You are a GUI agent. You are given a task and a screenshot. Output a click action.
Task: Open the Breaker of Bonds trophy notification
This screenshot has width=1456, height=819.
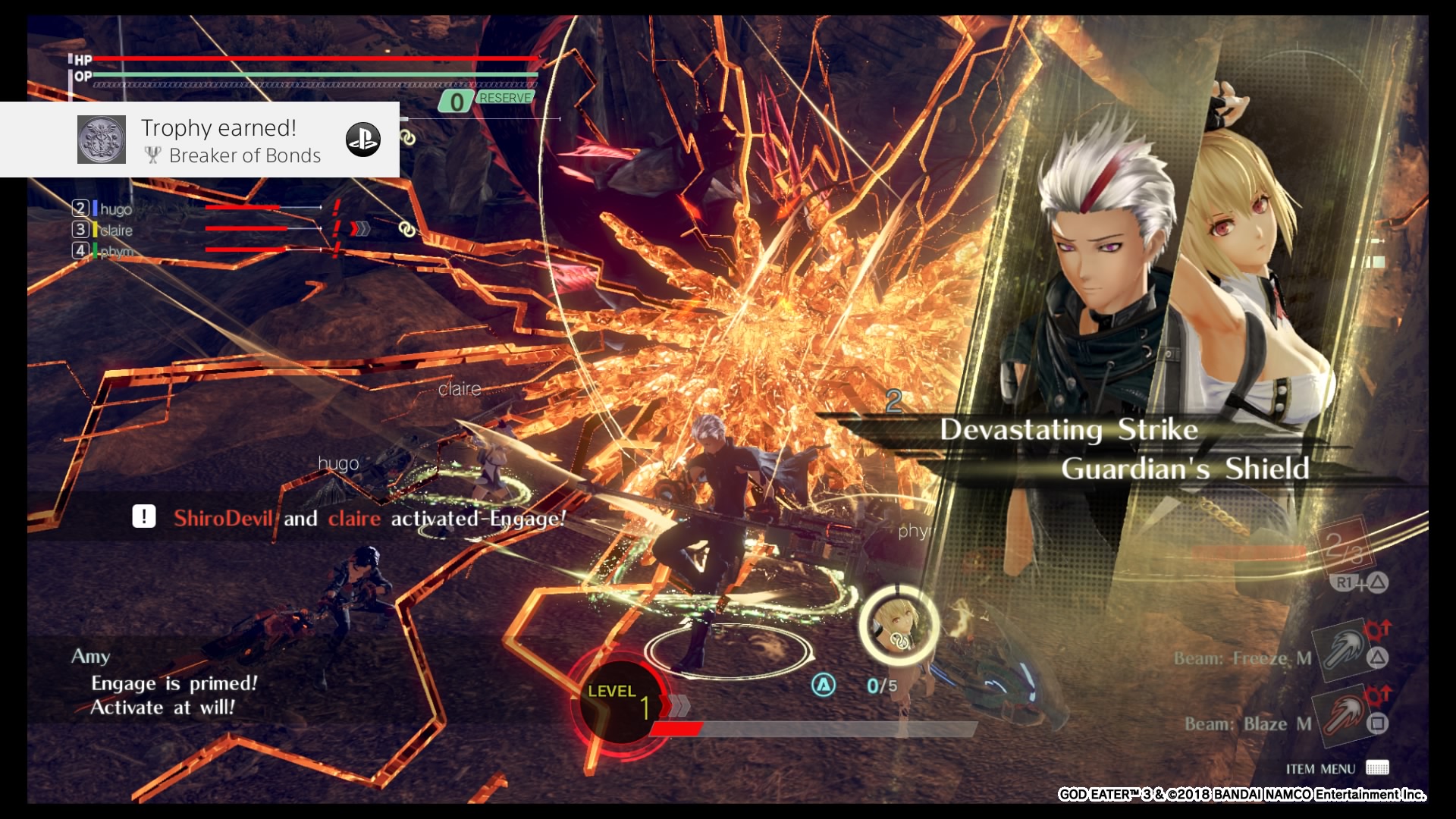pos(231,141)
